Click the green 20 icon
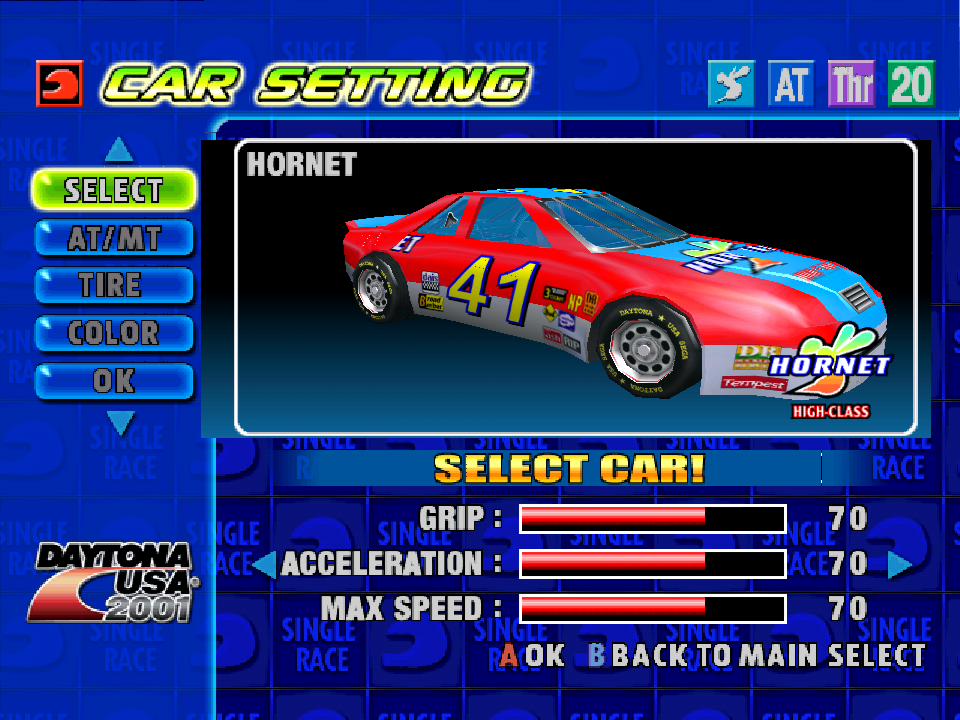960x720 pixels. tap(910, 85)
